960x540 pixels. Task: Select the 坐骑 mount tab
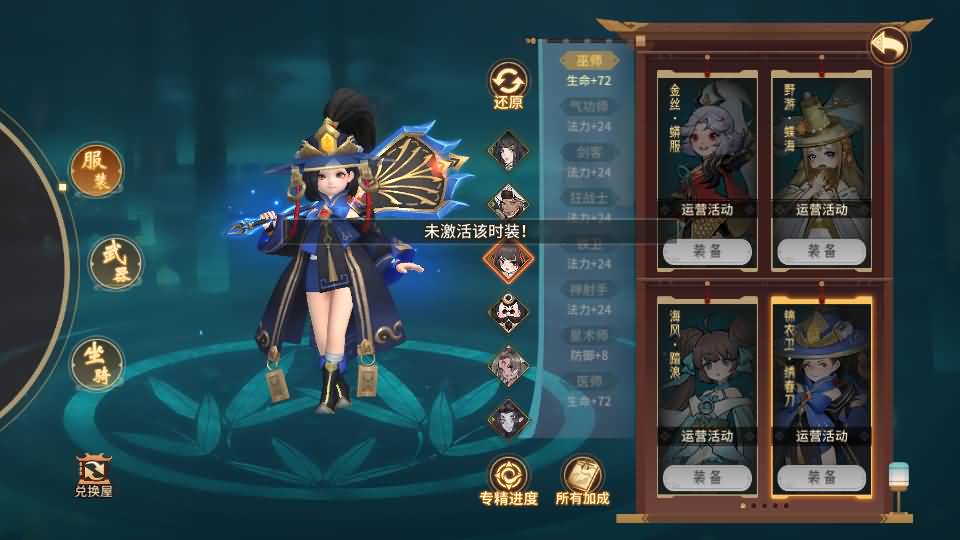click(x=97, y=363)
